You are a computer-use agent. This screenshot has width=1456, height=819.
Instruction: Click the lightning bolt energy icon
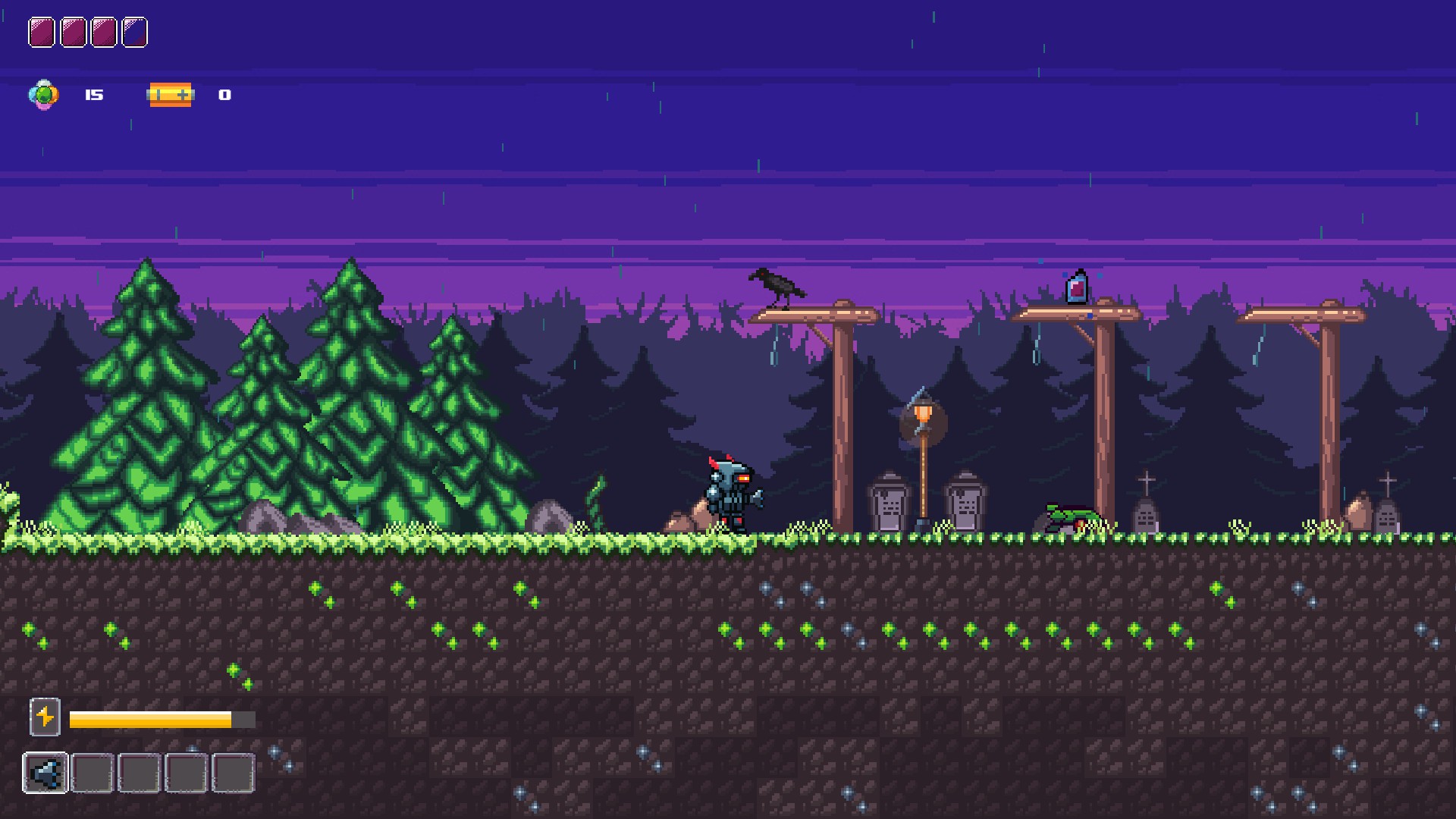(45, 717)
